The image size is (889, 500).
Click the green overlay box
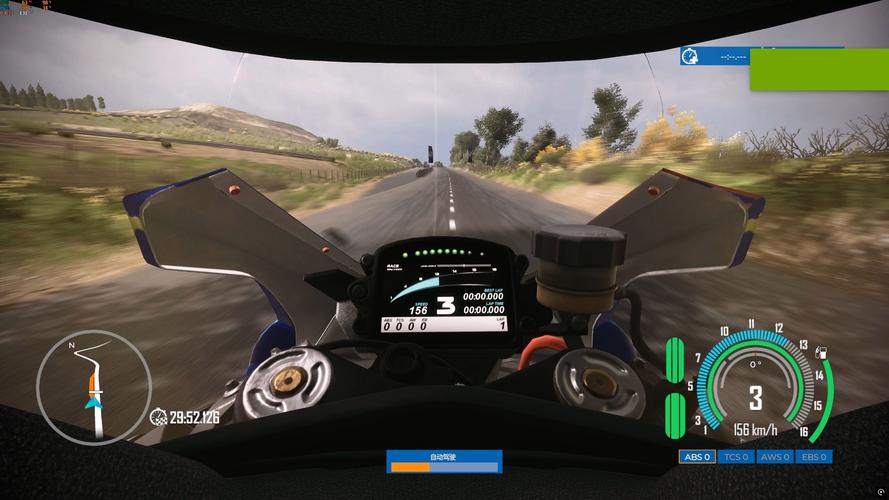[x=818, y=68]
